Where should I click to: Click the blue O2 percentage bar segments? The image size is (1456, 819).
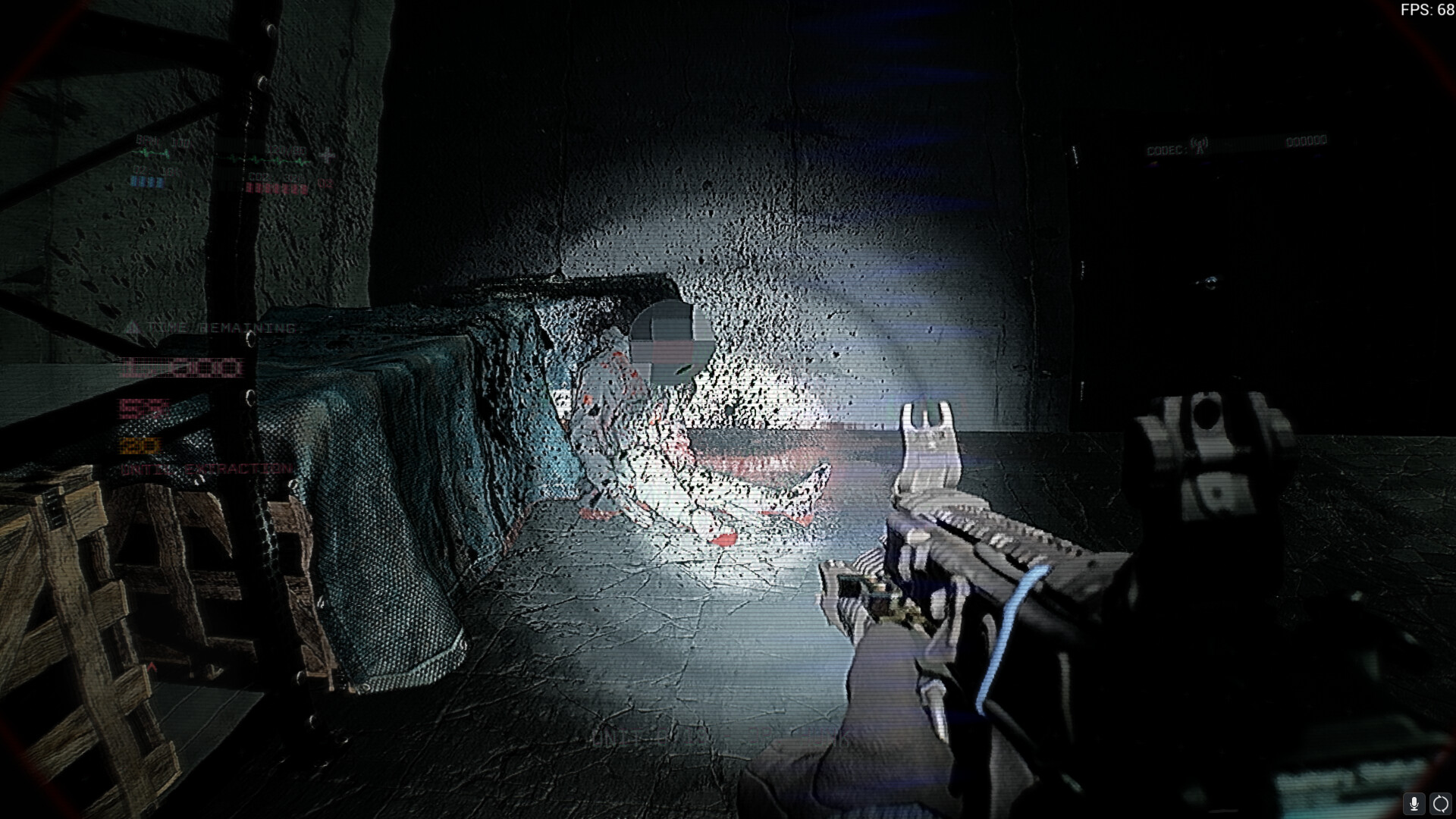(x=149, y=183)
